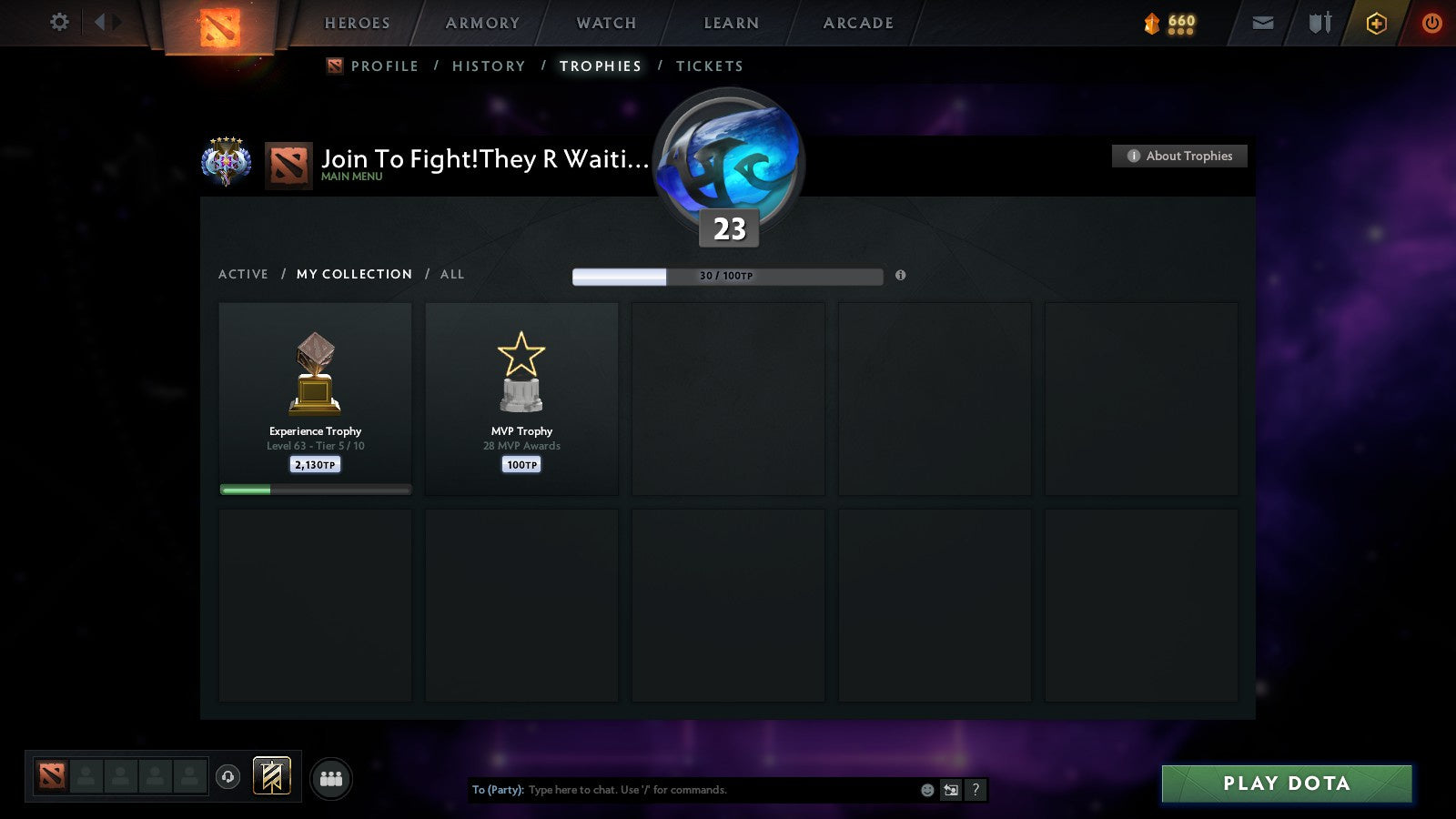Toggle the chat channel switcher icon
1456x819 pixels.
(950, 790)
